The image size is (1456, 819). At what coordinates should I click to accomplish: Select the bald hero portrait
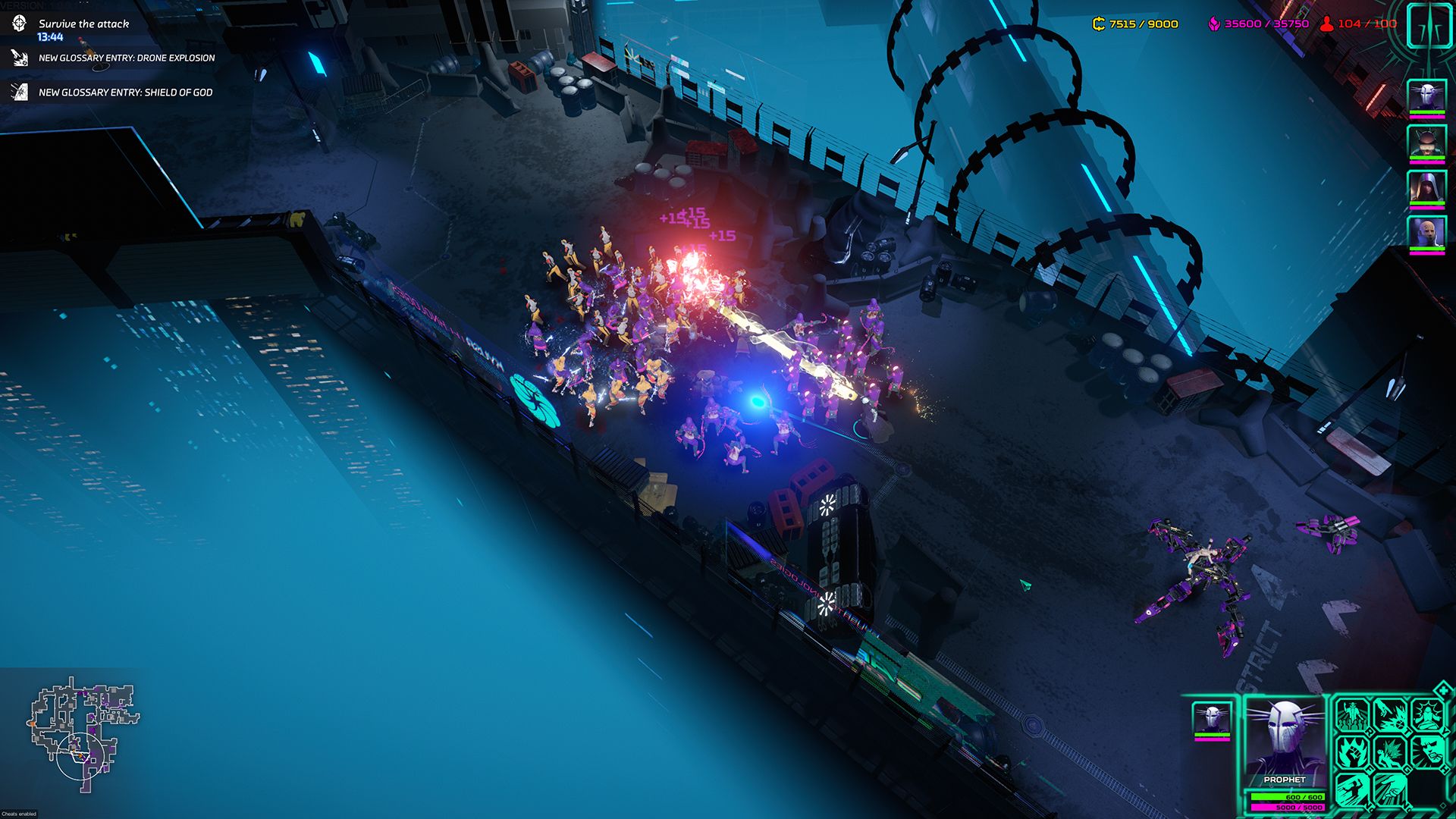click(1426, 234)
